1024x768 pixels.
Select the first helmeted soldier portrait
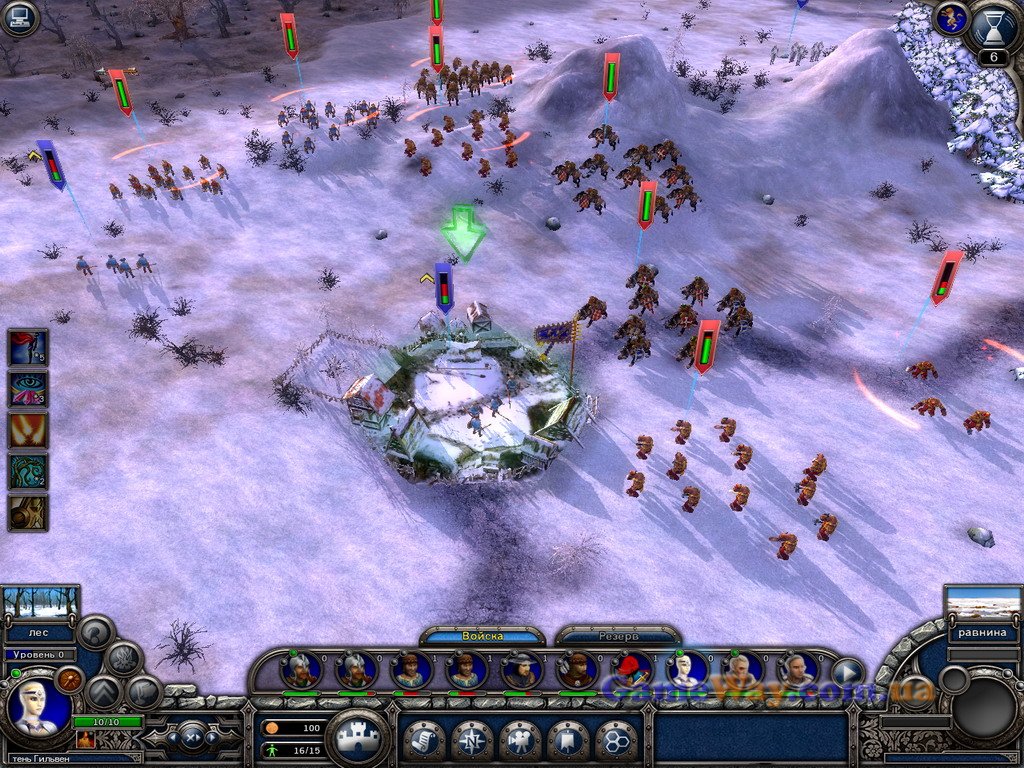click(301, 670)
